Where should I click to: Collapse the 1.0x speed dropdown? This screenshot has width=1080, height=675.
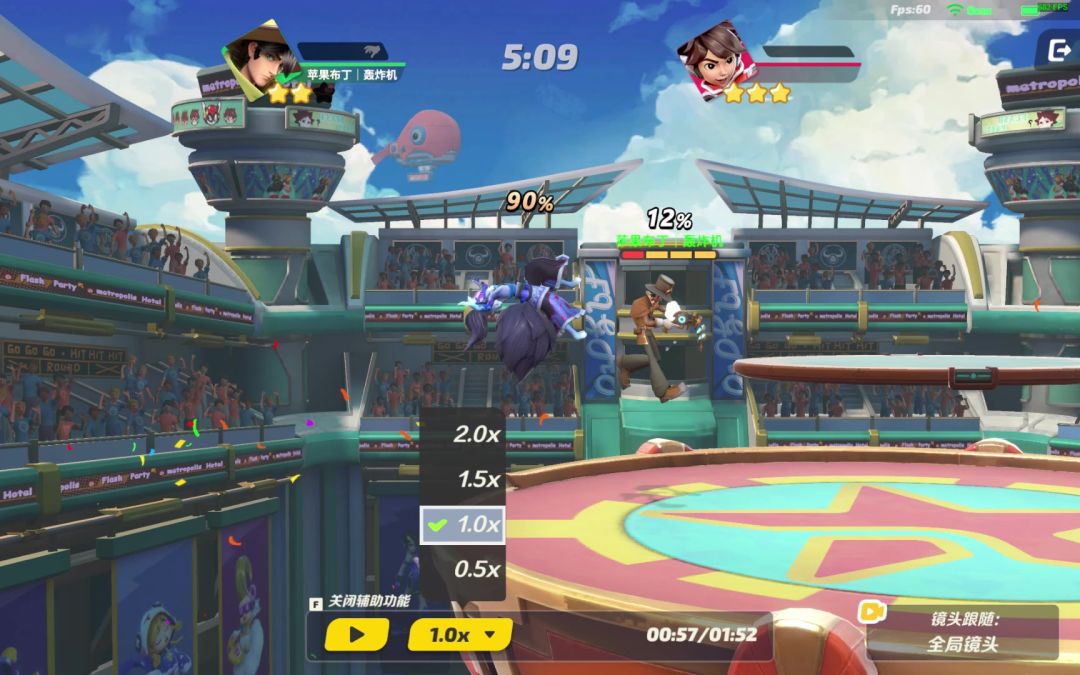pos(460,634)
